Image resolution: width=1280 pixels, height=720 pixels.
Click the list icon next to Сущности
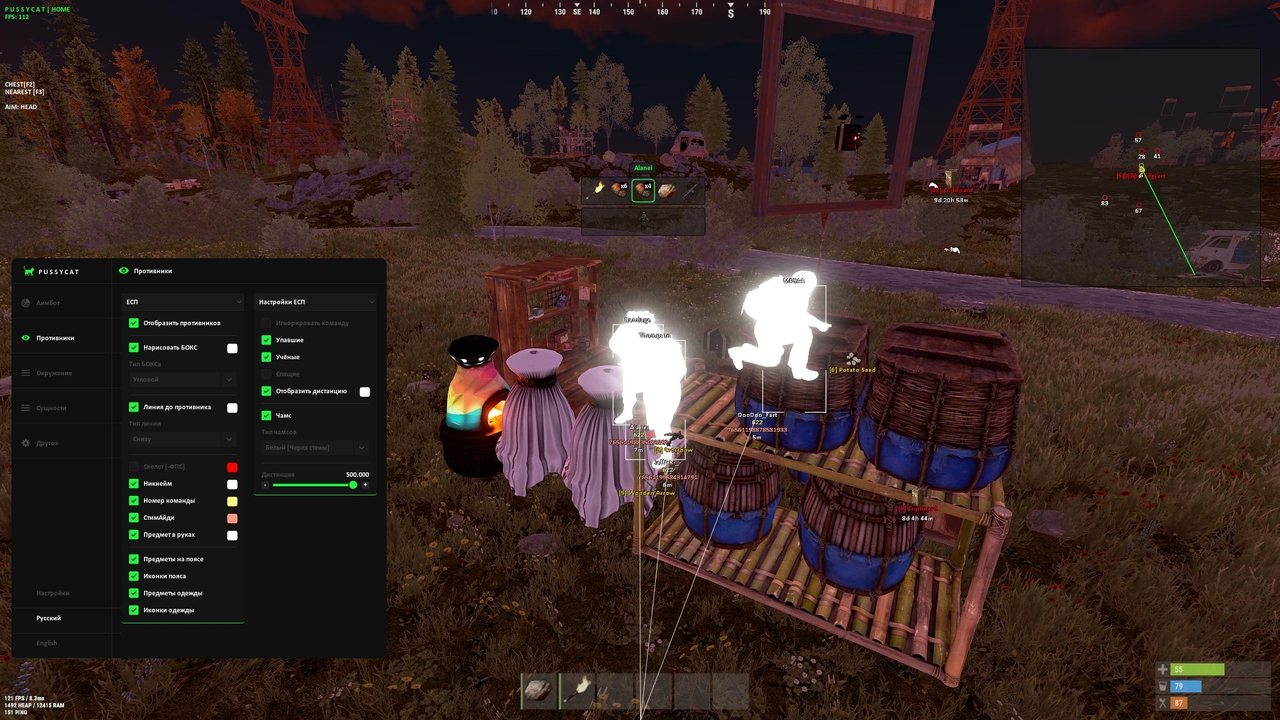pos(25,407)
